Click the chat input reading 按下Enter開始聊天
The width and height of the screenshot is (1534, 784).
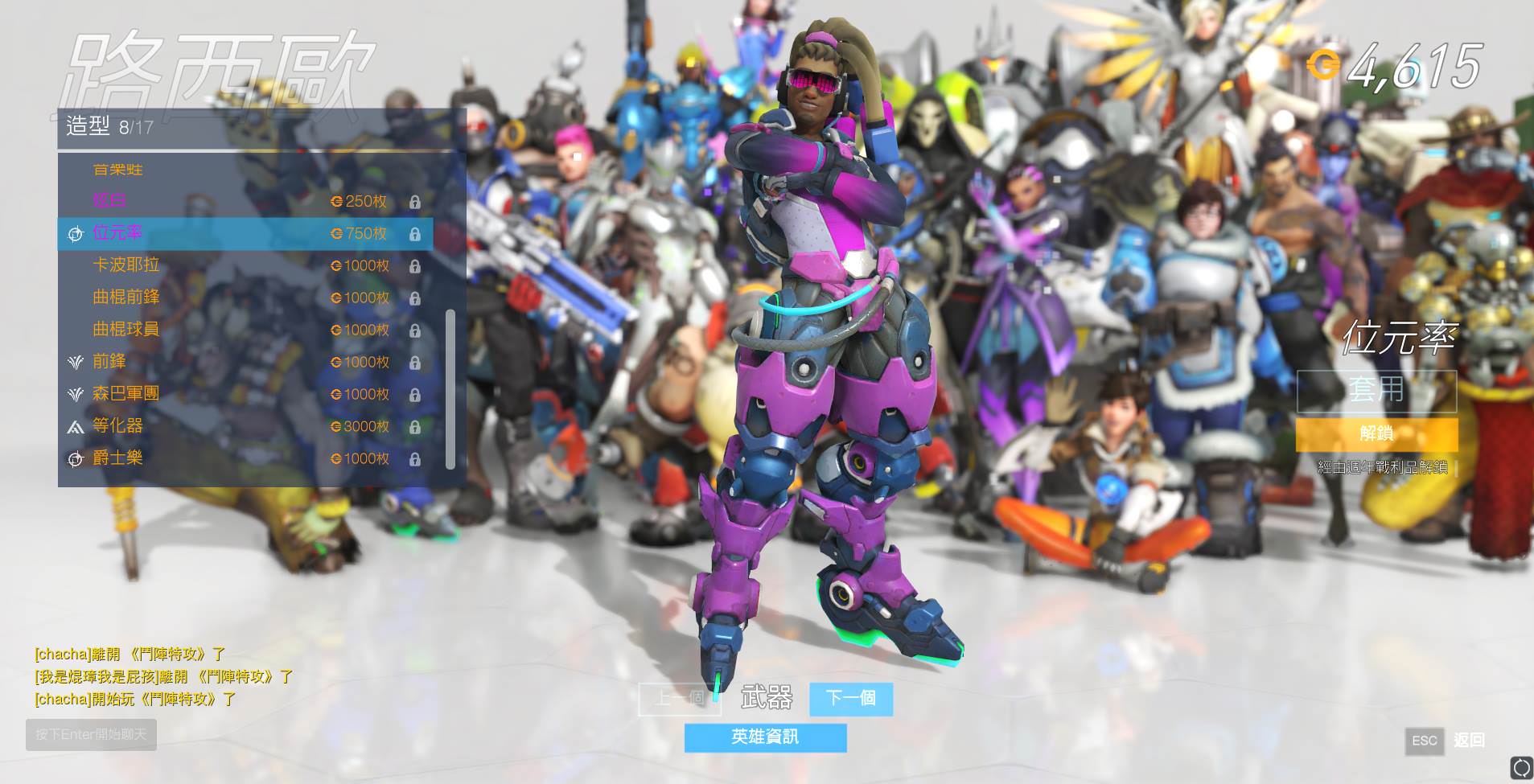(x=91, y=734)
